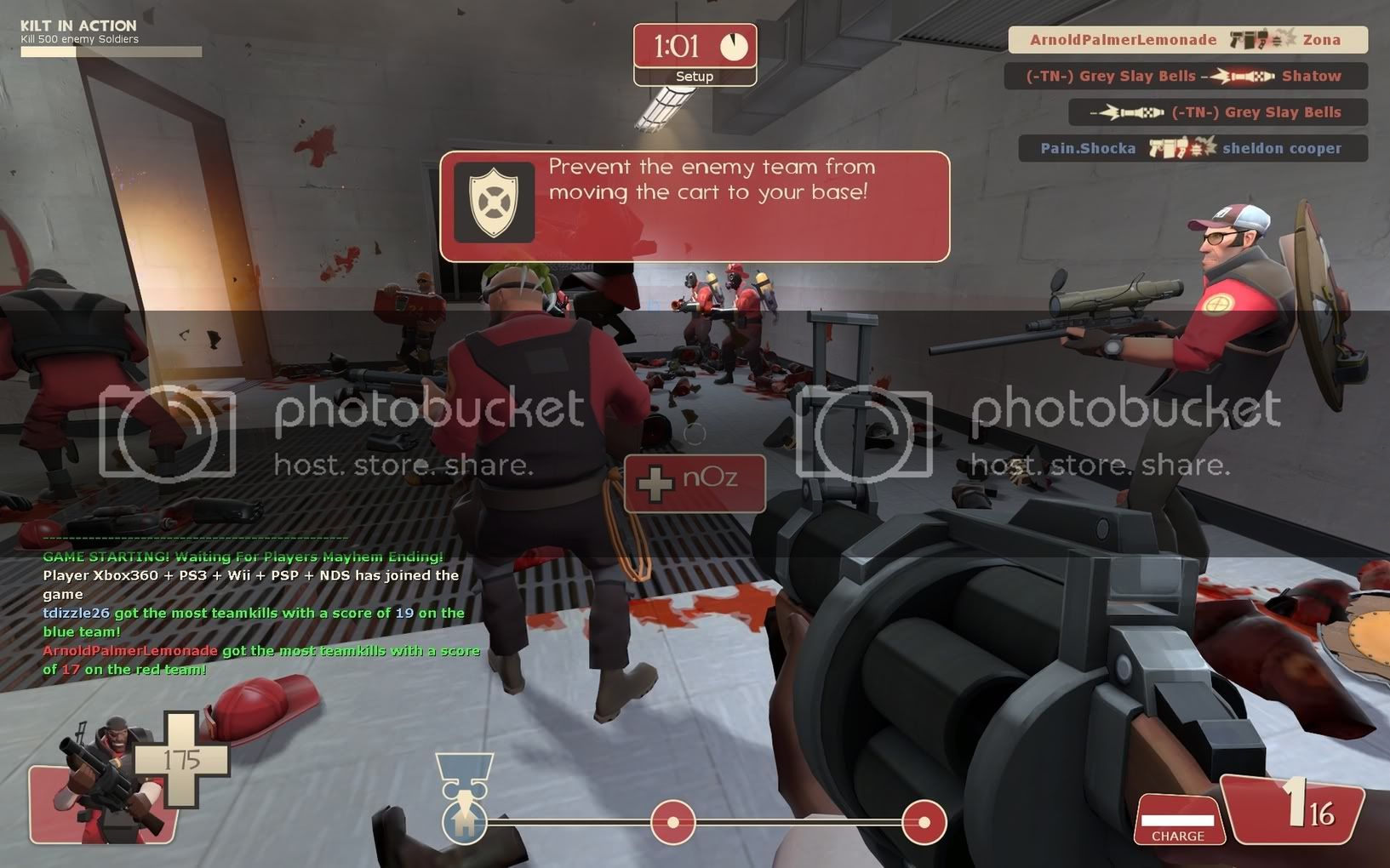The image size is (1390, 868).
Task: Click the Pain.Shocka kill feed entry
Action: click(x=1192, y=148)
